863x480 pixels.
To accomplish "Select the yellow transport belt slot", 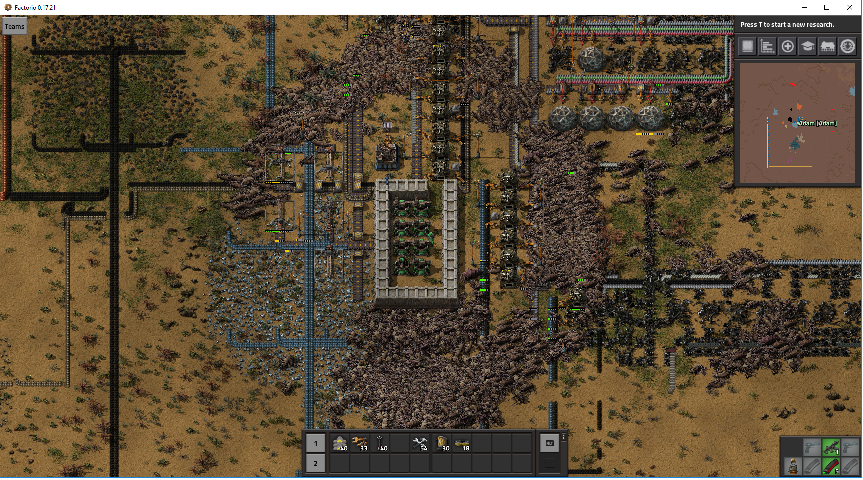I will click(463, 443).
